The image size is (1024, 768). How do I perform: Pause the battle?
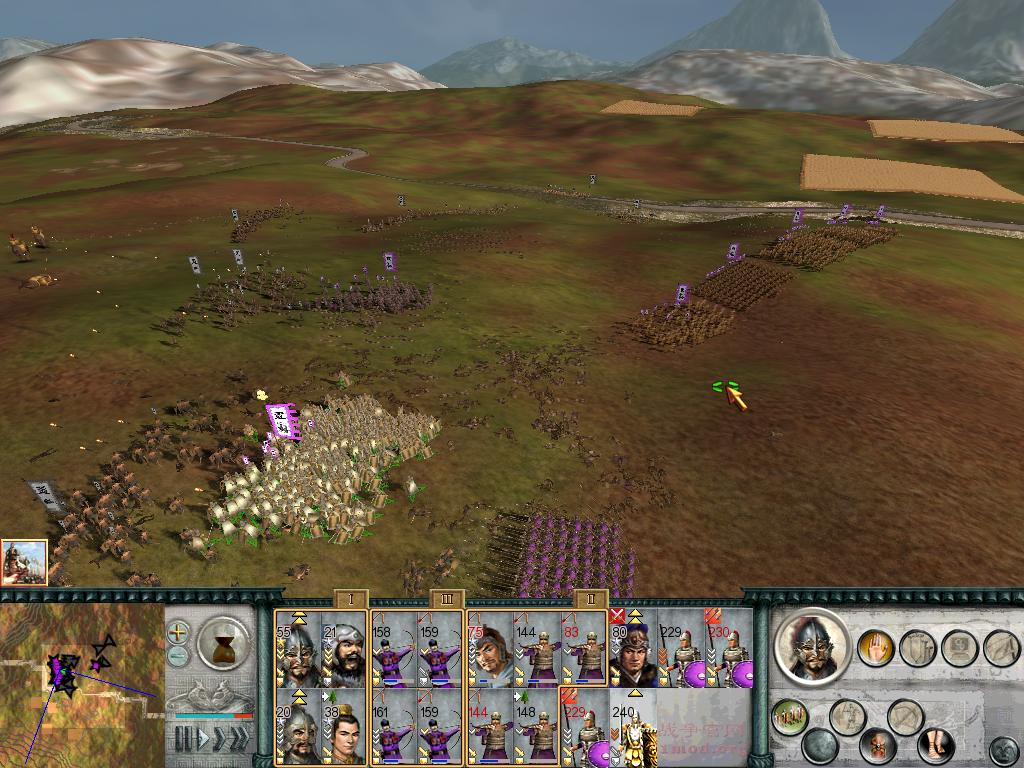182,739
